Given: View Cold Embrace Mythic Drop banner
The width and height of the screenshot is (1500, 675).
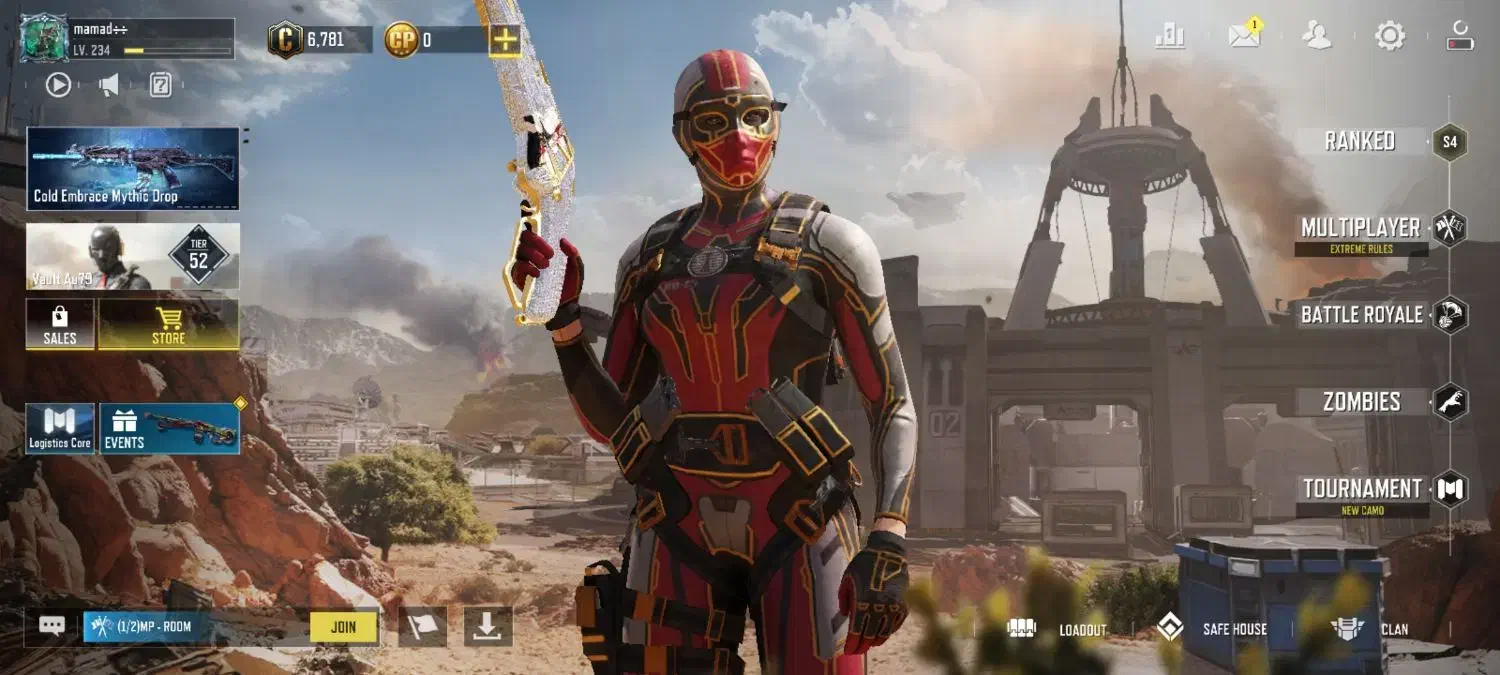Looking at the screenshot, I should pyautogui.click(x=133, y=168).
